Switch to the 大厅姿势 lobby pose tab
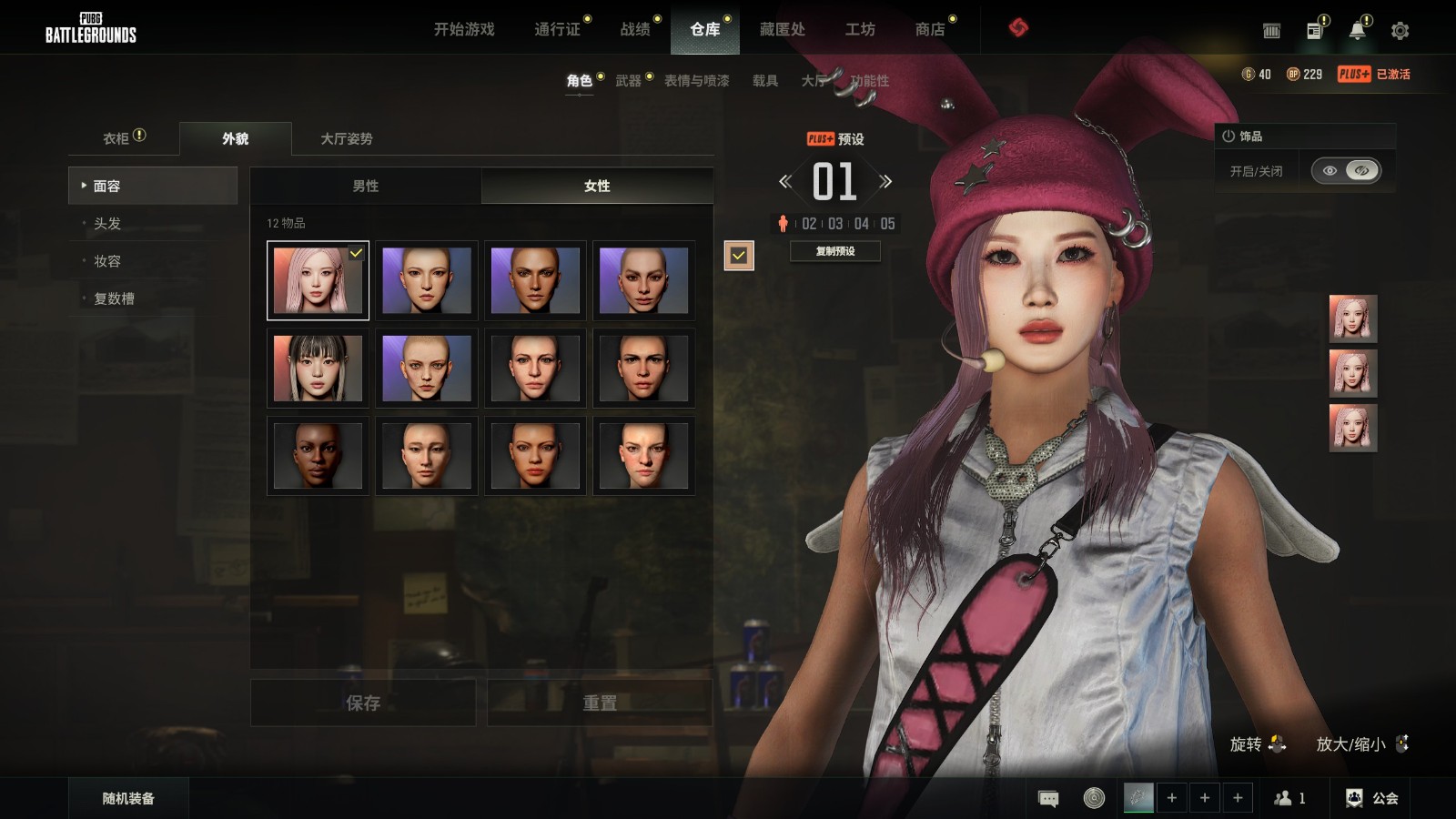The image size is (1456, 819). (346, 138)
